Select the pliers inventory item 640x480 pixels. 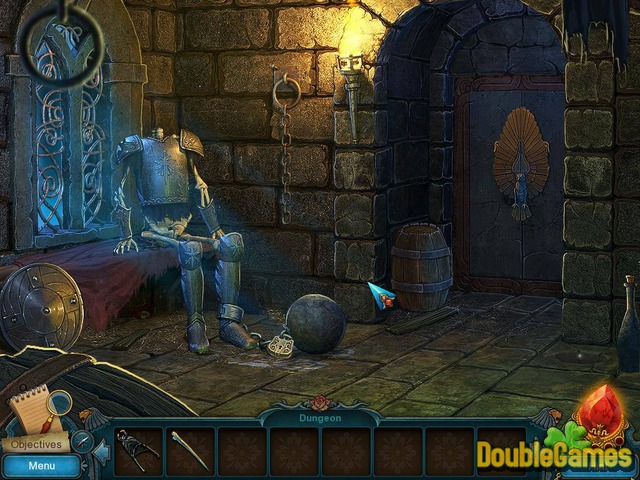coord(137,451)
